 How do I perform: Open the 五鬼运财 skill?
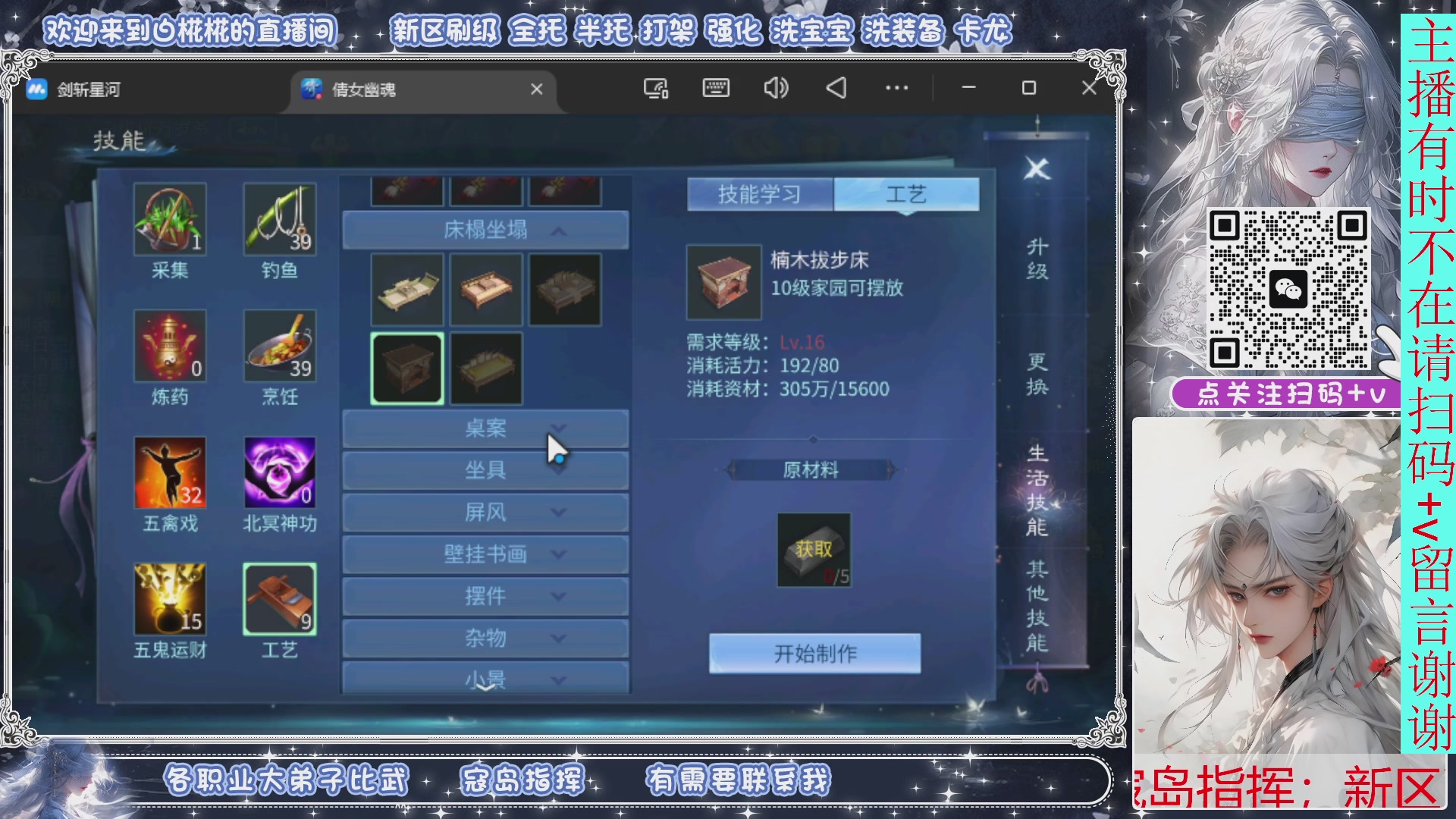pos(171,601)
